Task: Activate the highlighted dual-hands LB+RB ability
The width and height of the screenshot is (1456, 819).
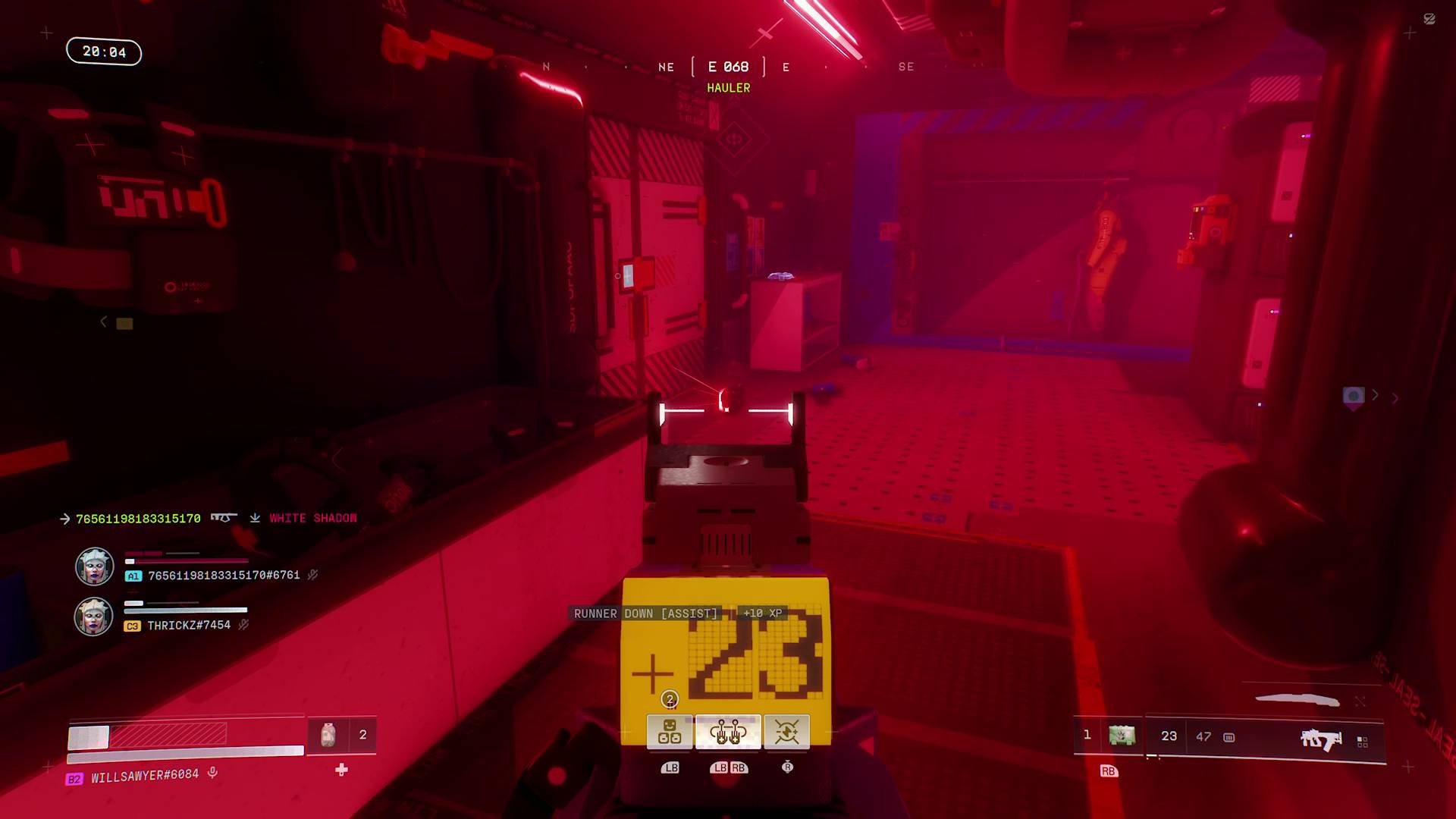Action: [x=730, y=731]
